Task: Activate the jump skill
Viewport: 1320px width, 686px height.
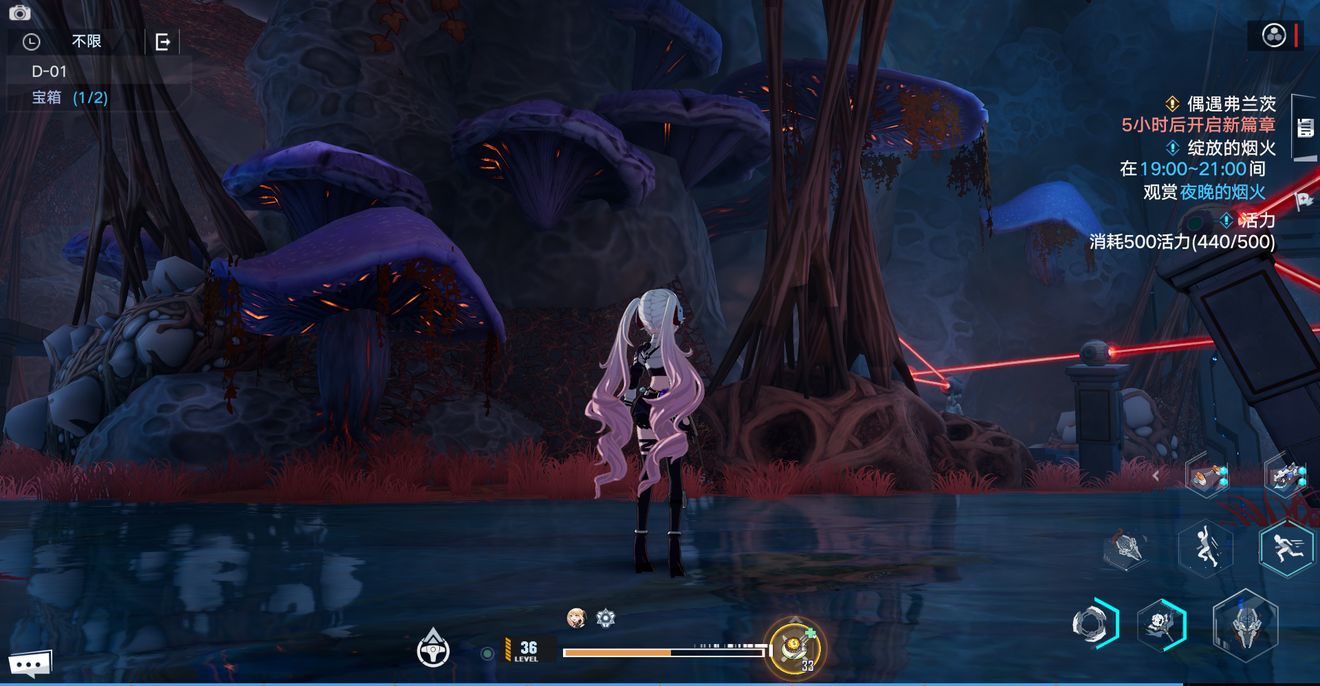Action: coord(1204,549)
